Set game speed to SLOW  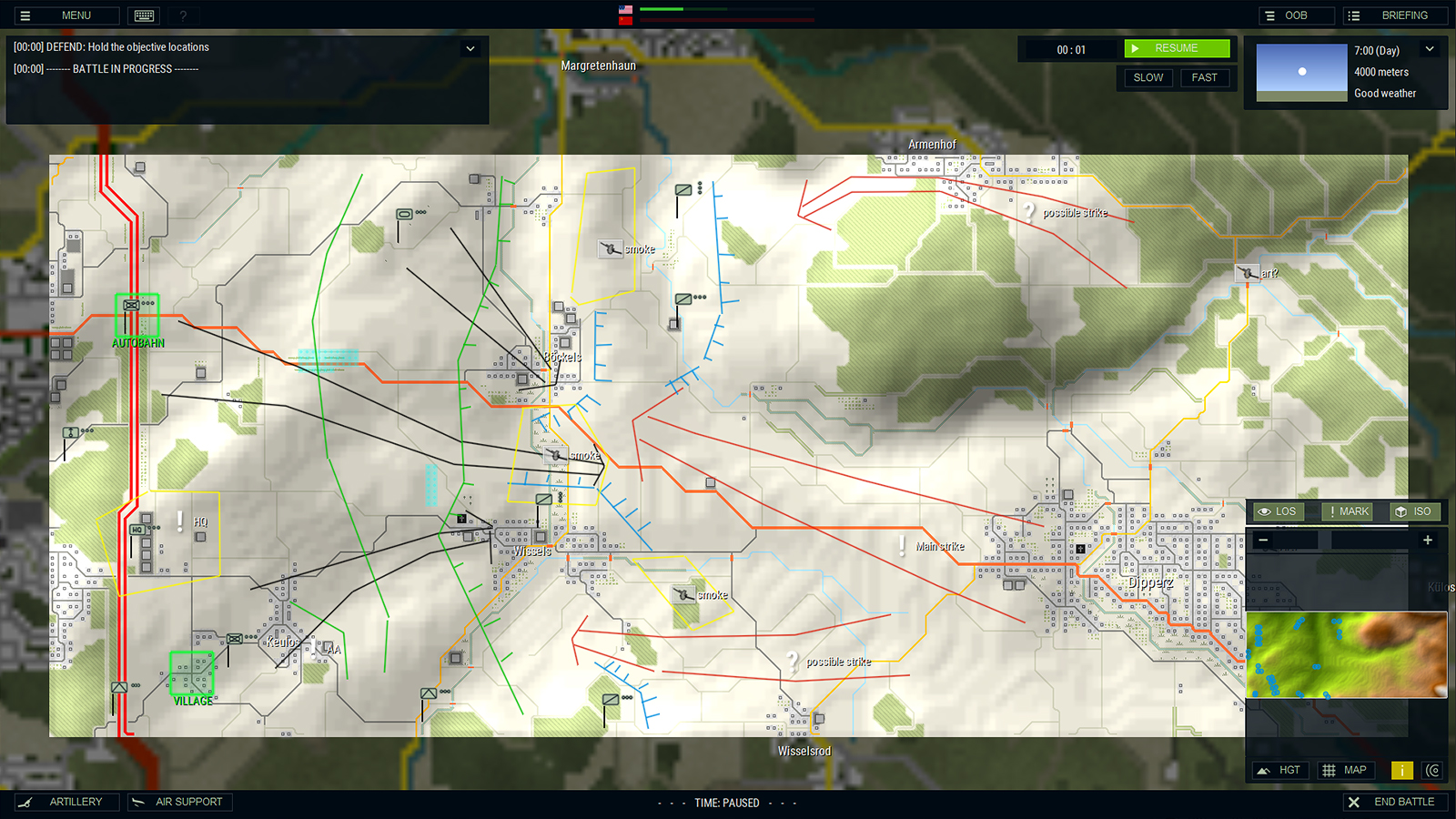(x=1148, y=77)
